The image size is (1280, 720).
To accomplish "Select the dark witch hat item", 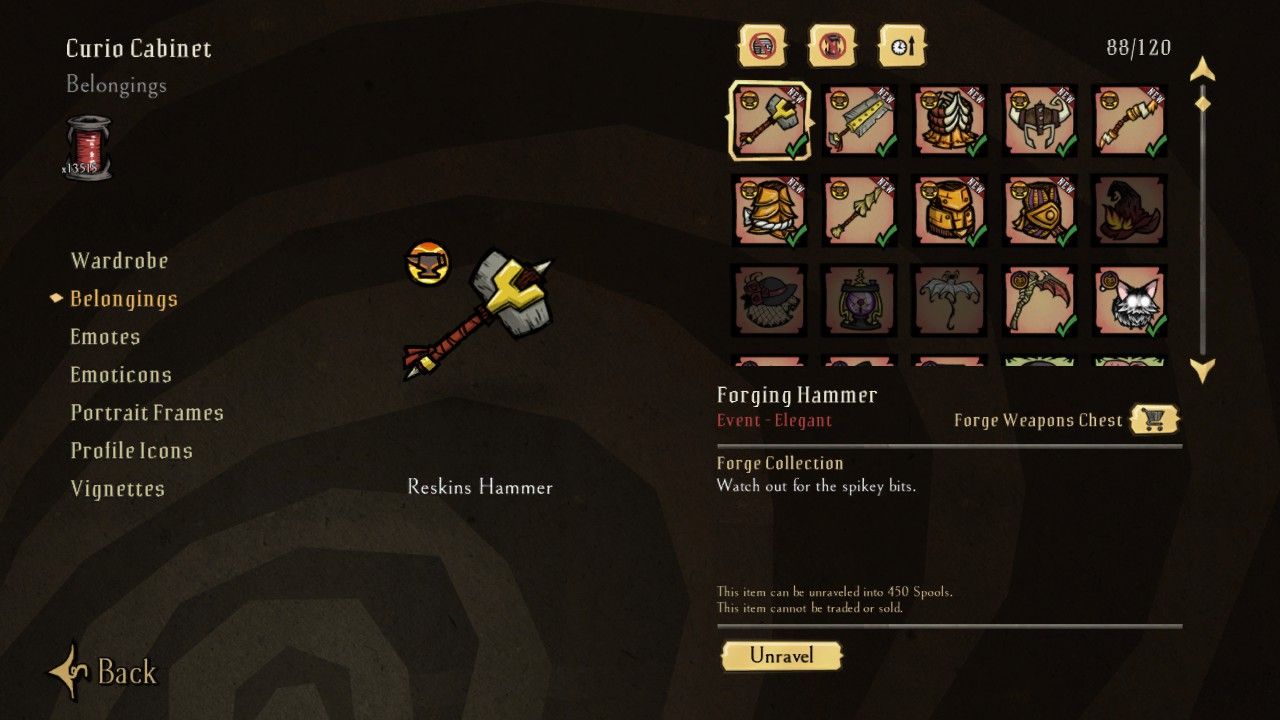I will coord(1129,210).
